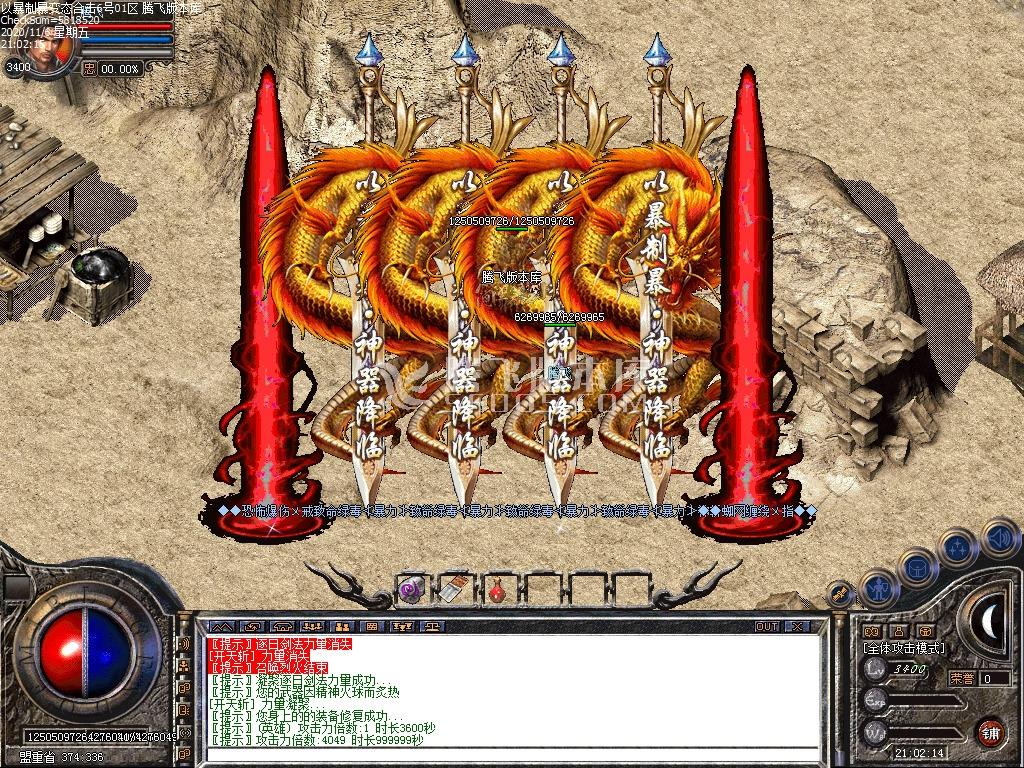
Task: Click the scales-shaped chat toolbar button
Action: (435, 627)
